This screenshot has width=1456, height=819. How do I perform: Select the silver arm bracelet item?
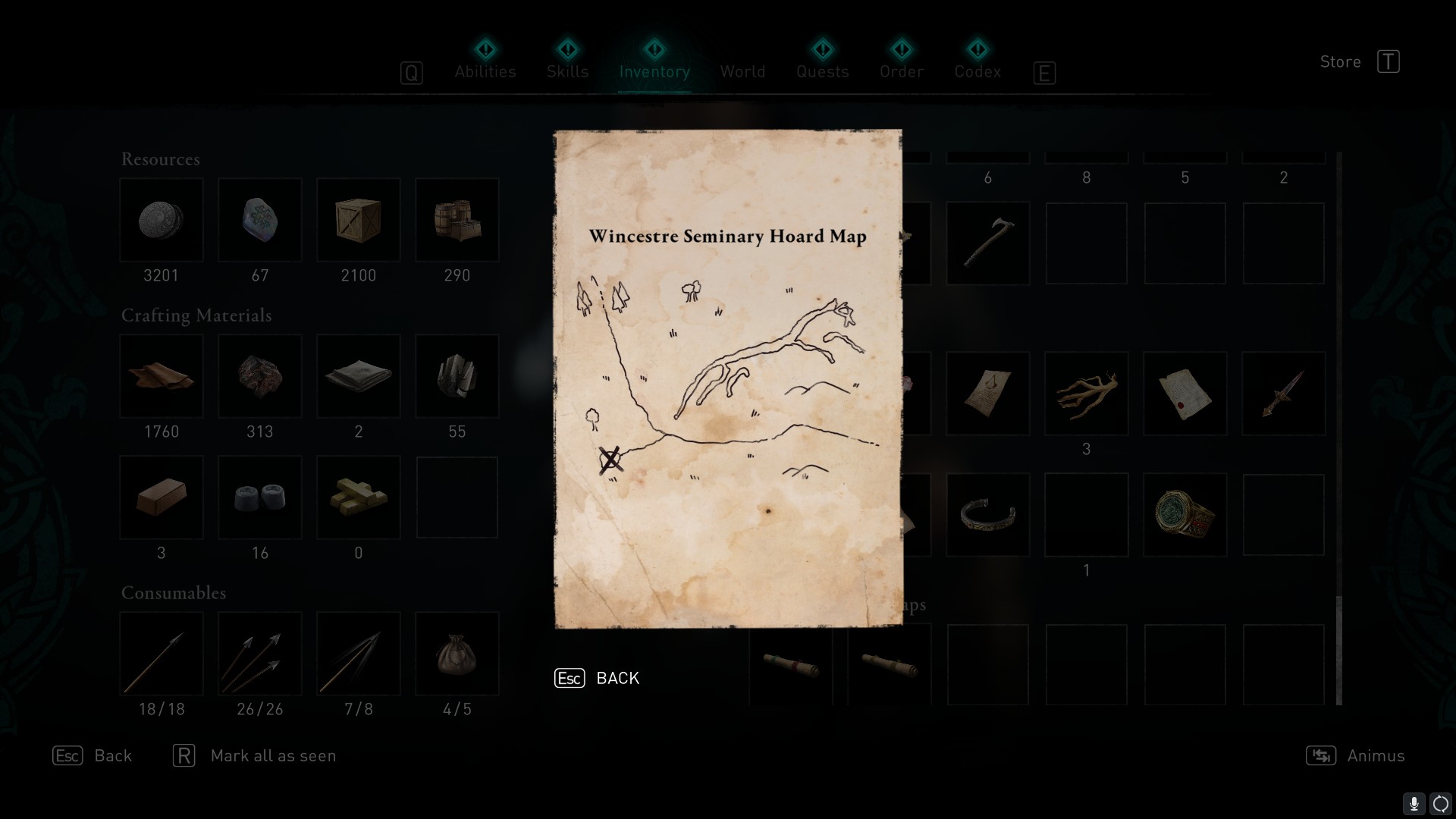point(987,515)
